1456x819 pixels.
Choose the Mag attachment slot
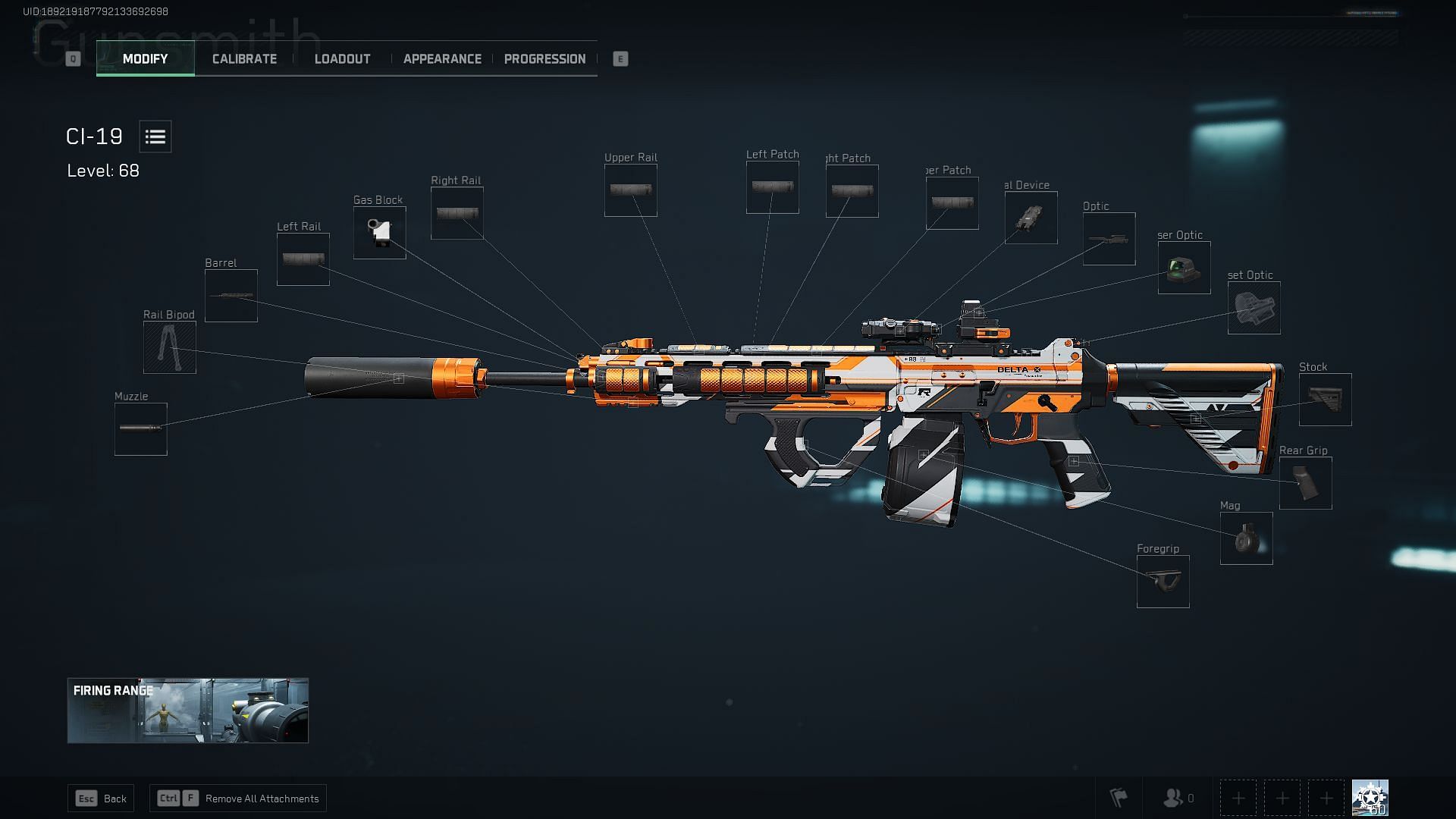pyautogui.click(x=1247, y=538)
